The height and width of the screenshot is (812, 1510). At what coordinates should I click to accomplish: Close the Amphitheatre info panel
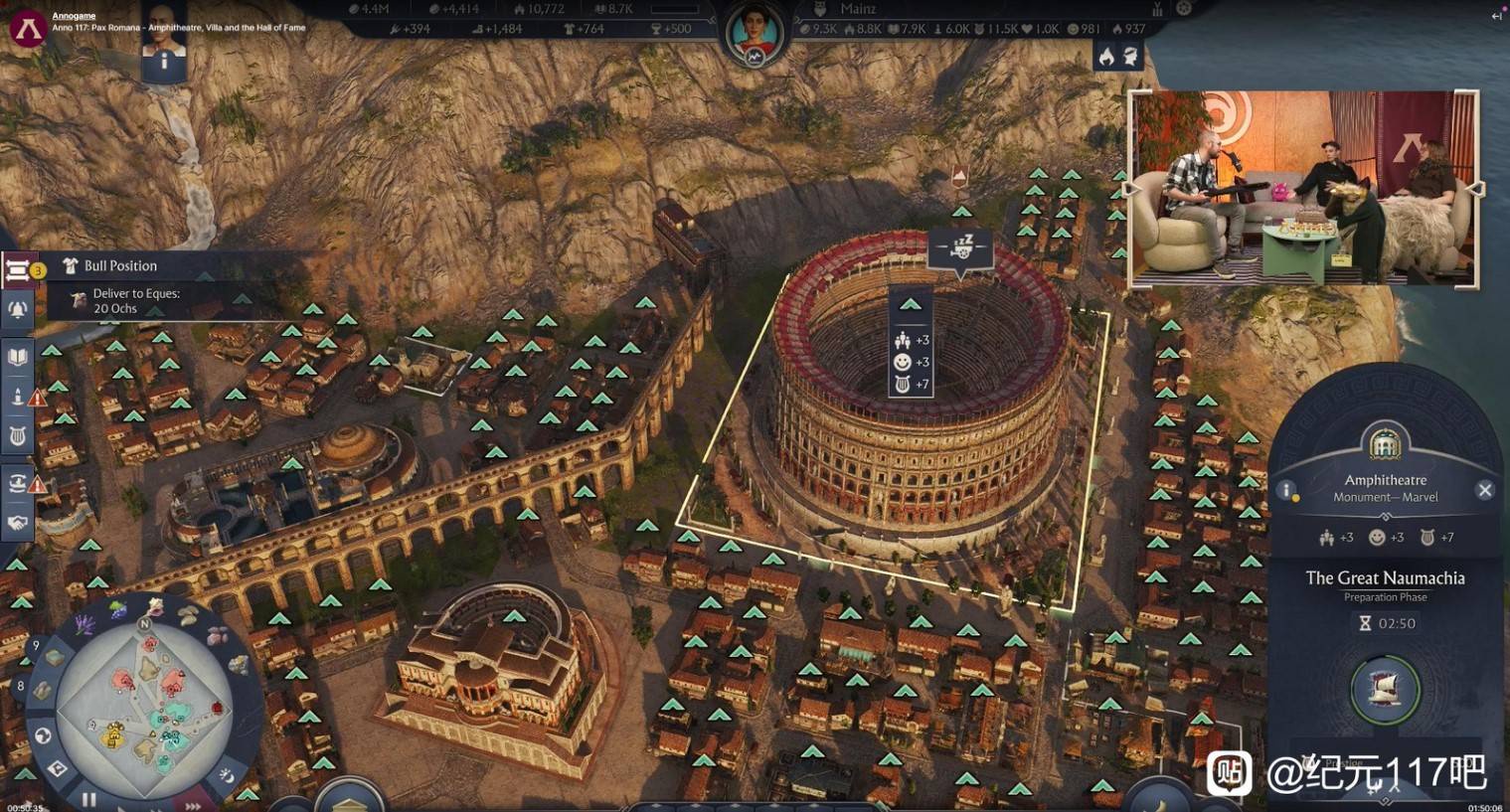coord(1484,490)
